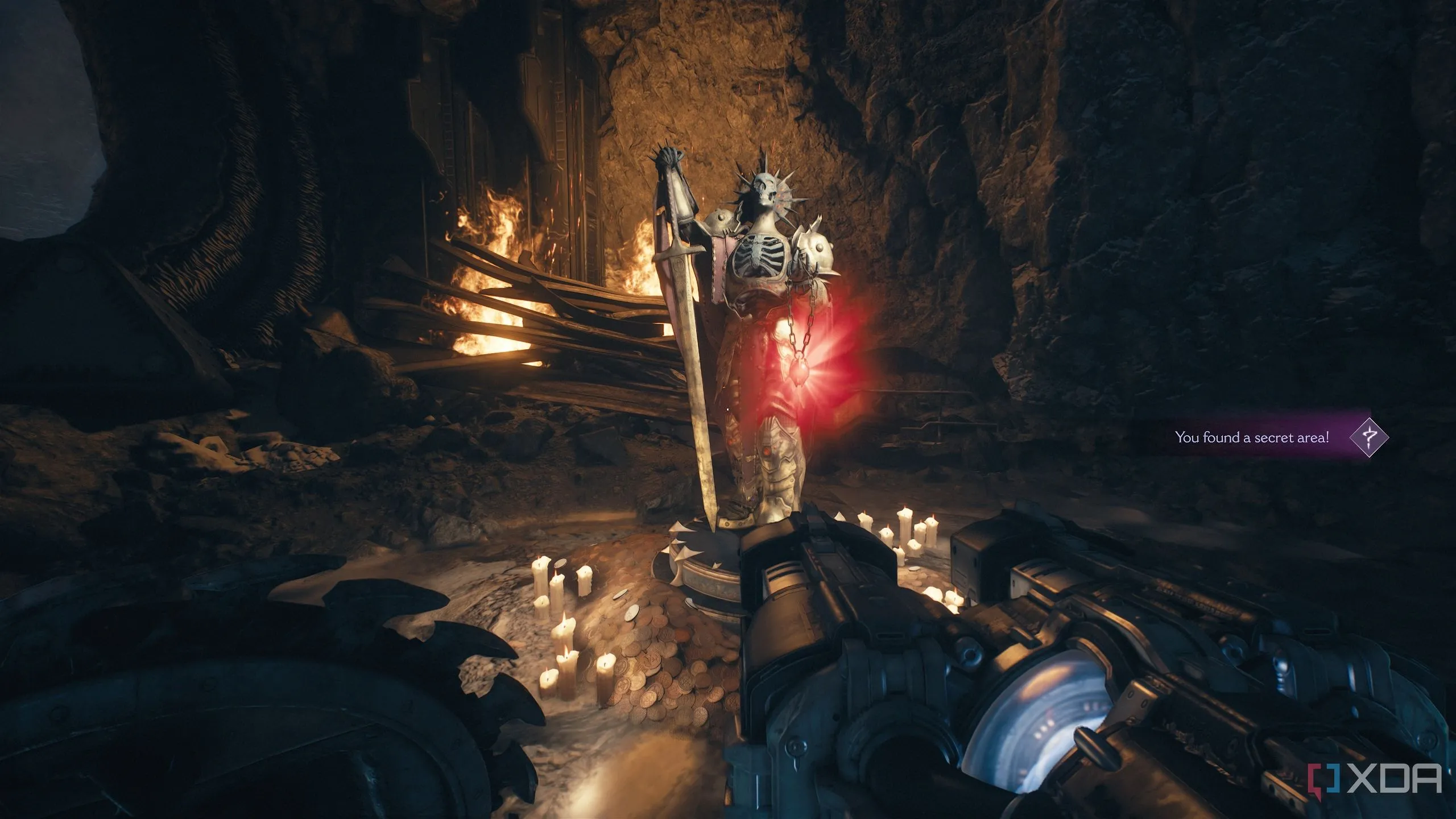Select the diamond question mark secret icon
Image resolution: width=1456 pixels, height=819 pixels.
pyautogui.click(x=1369, y=437)
